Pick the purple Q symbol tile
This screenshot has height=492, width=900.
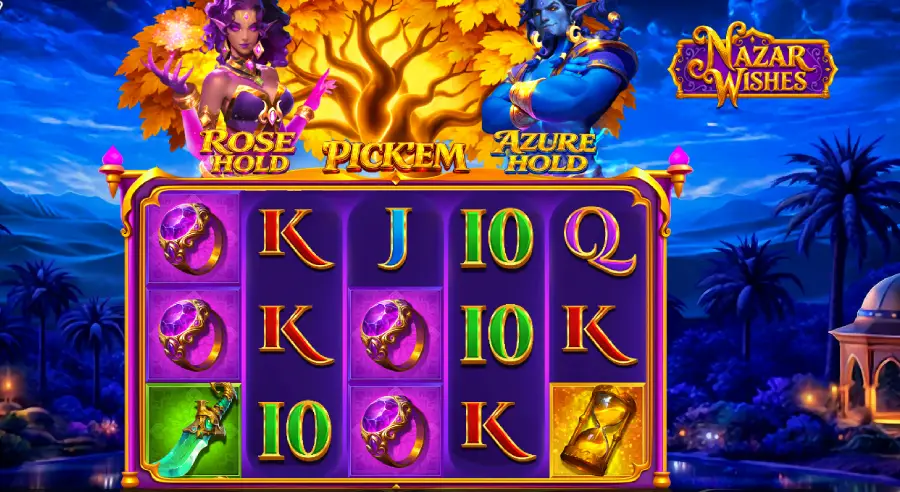click(x=598, y=240)
